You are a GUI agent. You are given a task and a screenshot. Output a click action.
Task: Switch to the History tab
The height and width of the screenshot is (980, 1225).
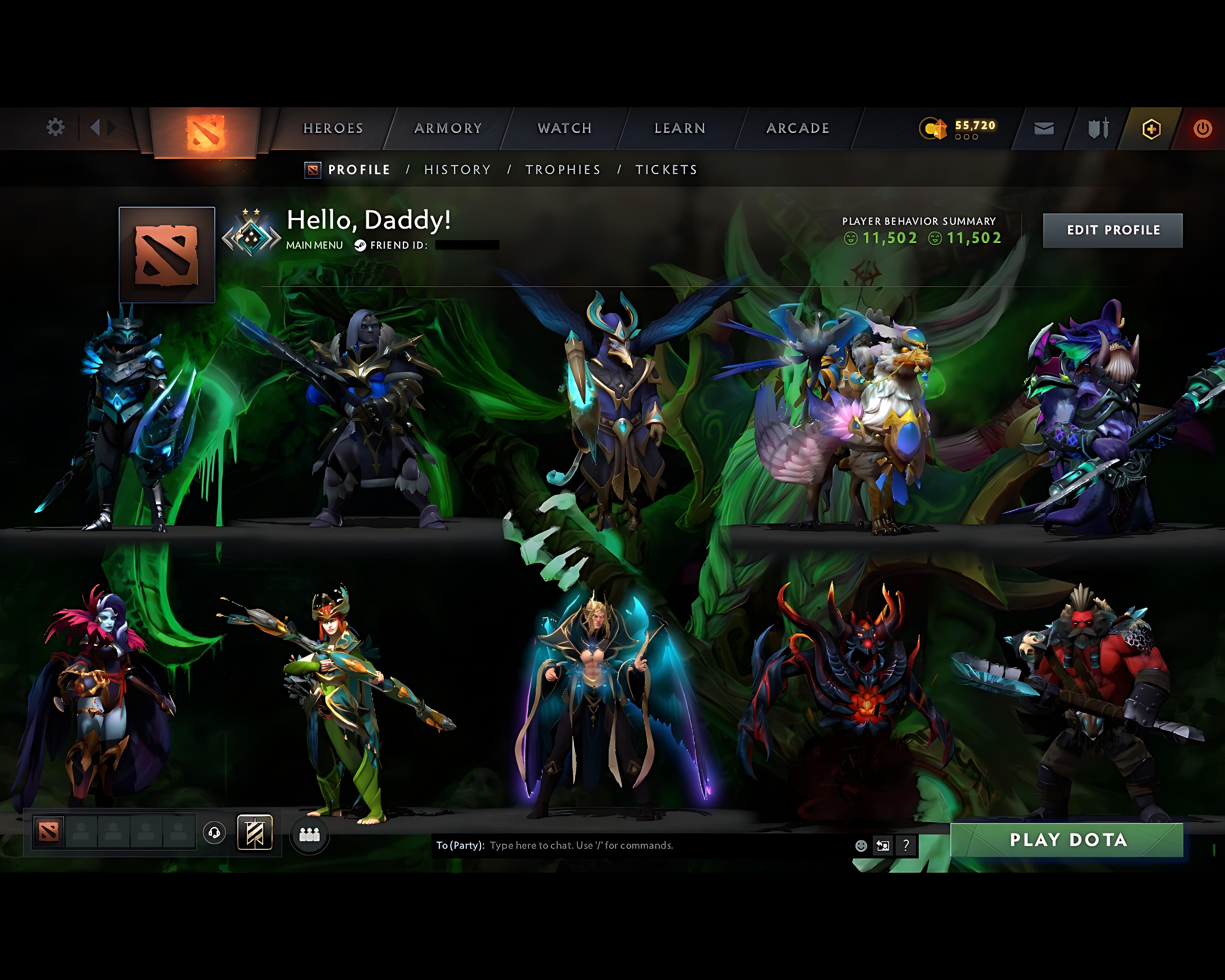point(457,170)
